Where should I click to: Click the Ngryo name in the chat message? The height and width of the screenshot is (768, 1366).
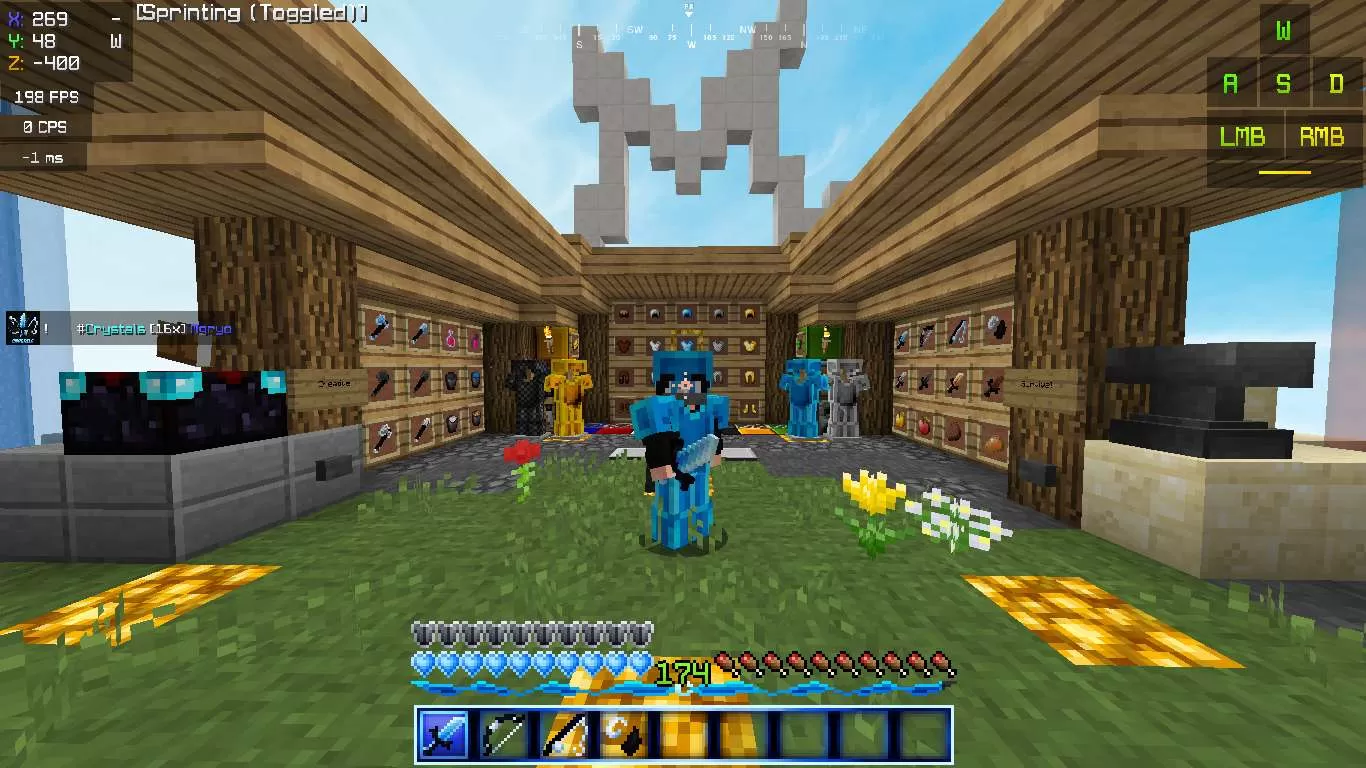point(213,328)
